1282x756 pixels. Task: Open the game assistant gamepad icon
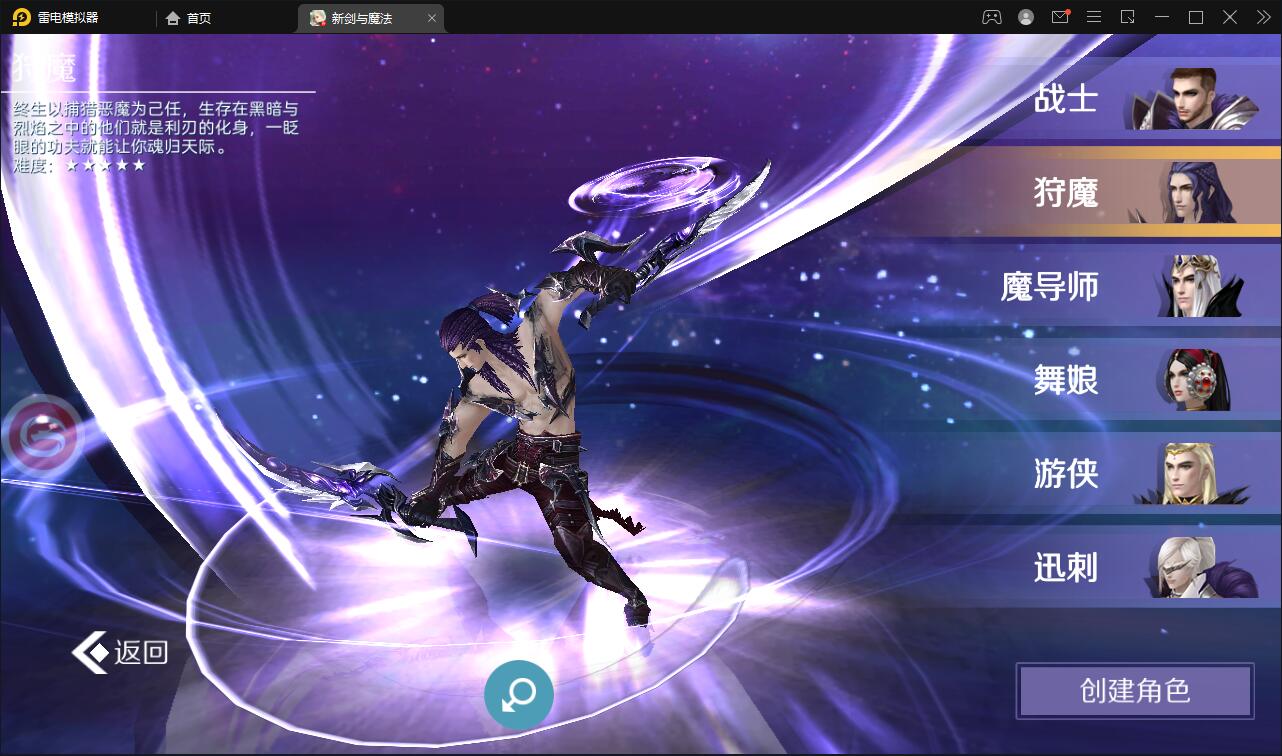[991, 17]
